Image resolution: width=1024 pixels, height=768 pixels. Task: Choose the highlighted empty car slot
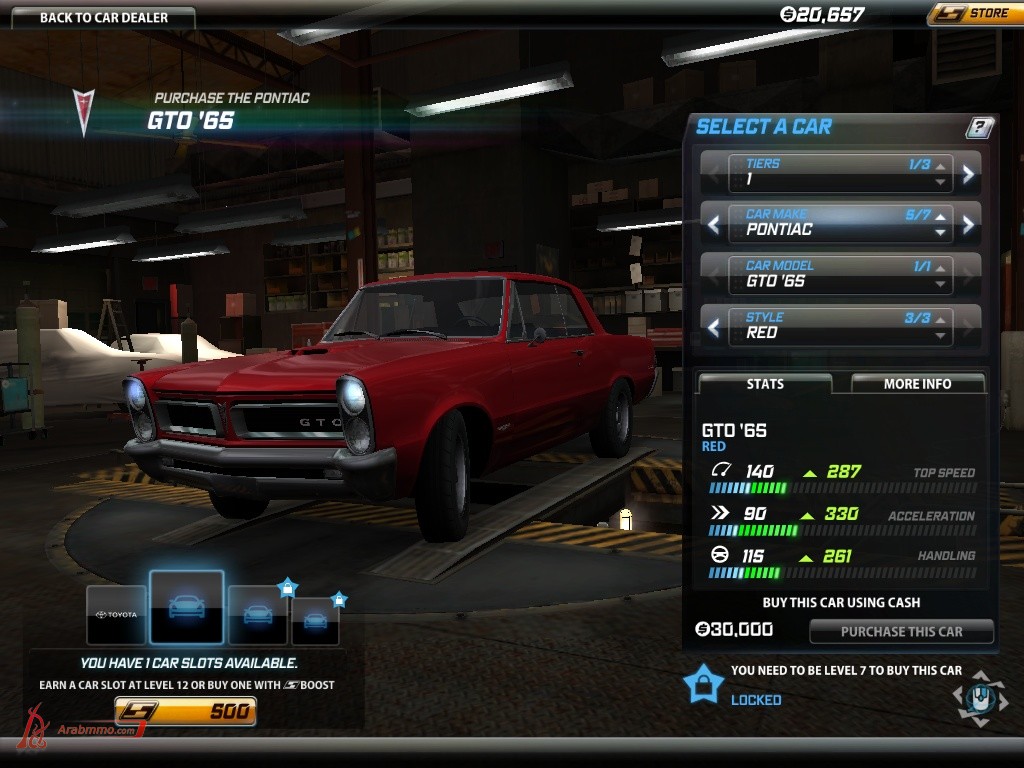(x=186, y=607)
